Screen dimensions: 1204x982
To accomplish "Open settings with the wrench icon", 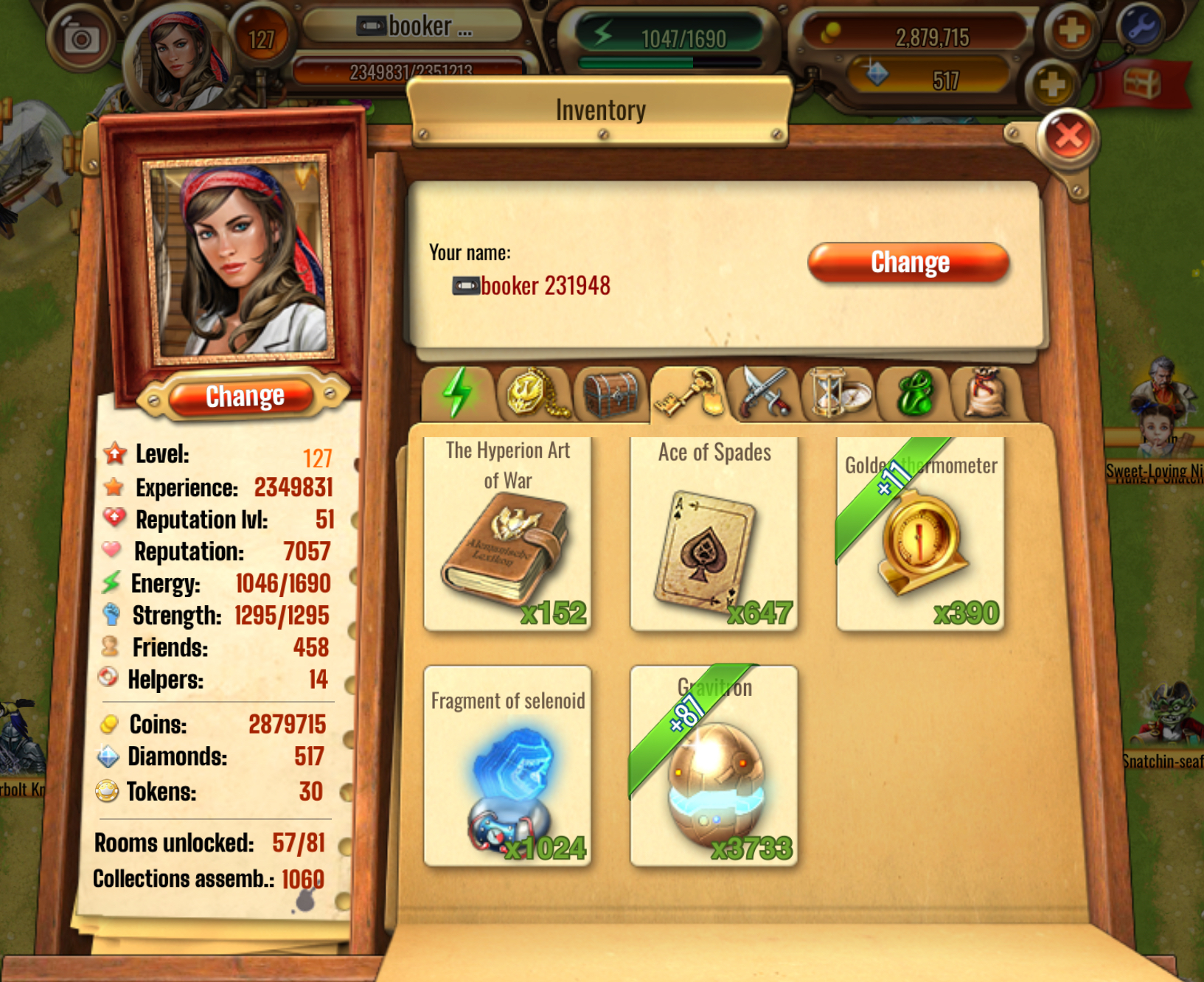I will tap(1140, 27).
